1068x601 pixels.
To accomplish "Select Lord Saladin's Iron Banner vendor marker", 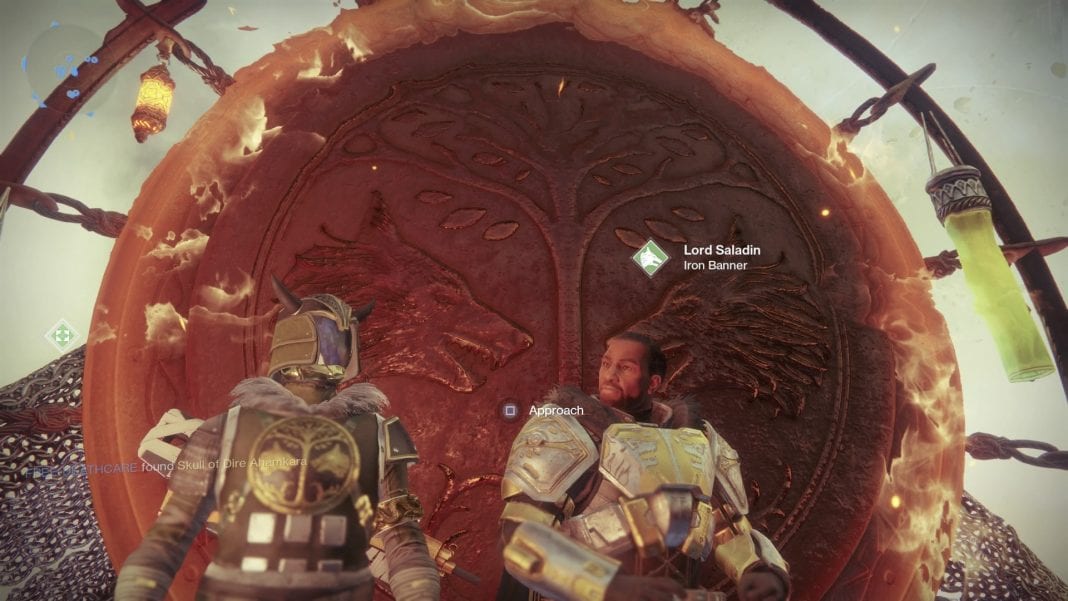I will coord(650,257).
